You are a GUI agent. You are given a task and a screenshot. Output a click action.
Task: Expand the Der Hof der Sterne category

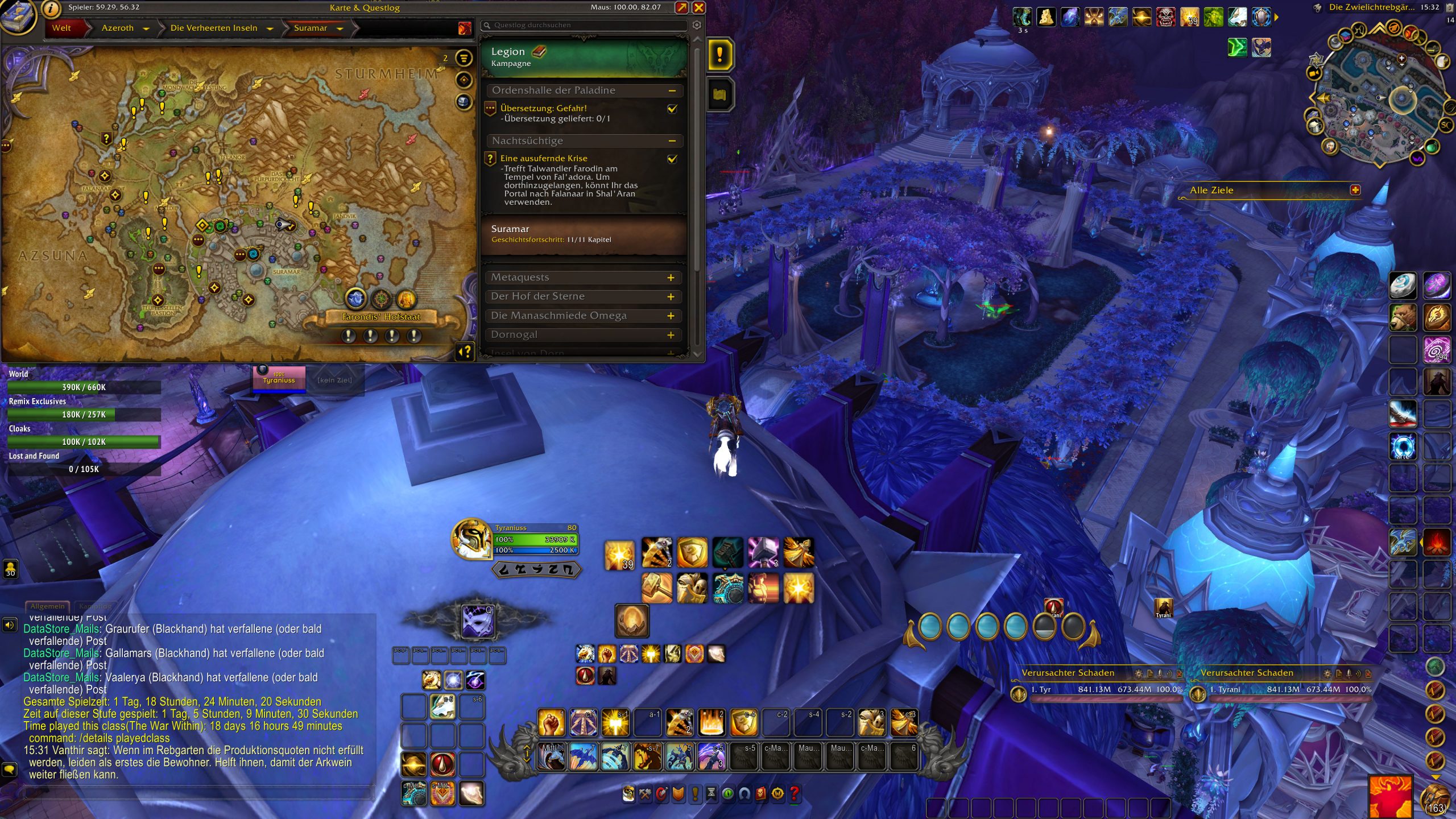pos(671,297)
